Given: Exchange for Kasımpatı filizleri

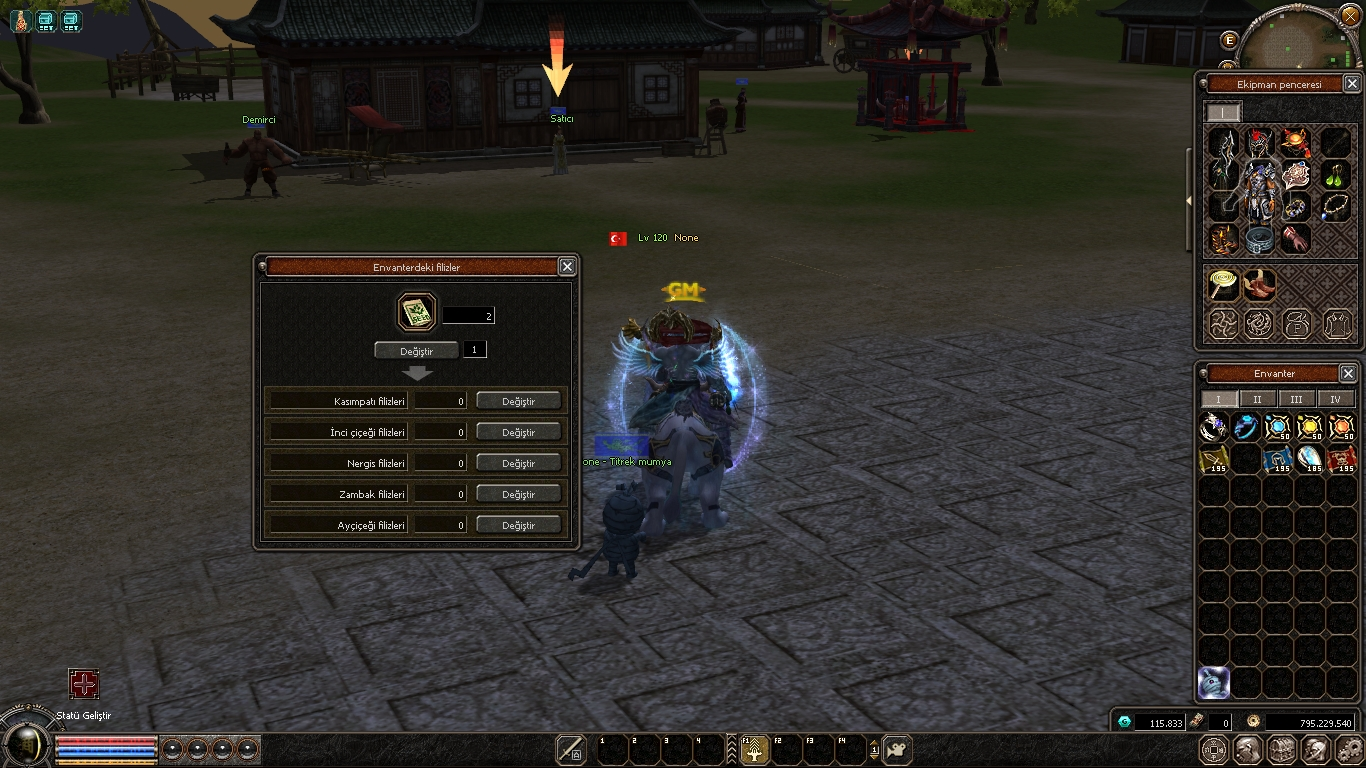Looking at the screenshot, I should click(x=518, y=401).
